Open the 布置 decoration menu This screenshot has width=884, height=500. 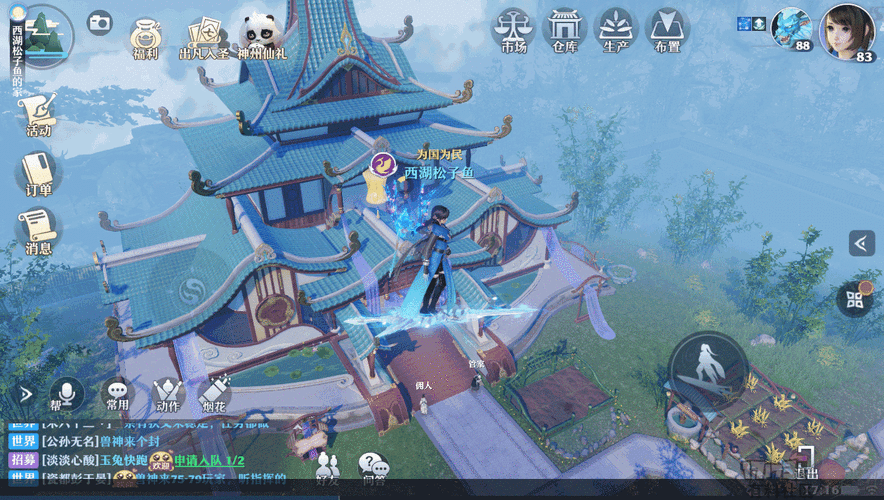[x=667, y=30]
